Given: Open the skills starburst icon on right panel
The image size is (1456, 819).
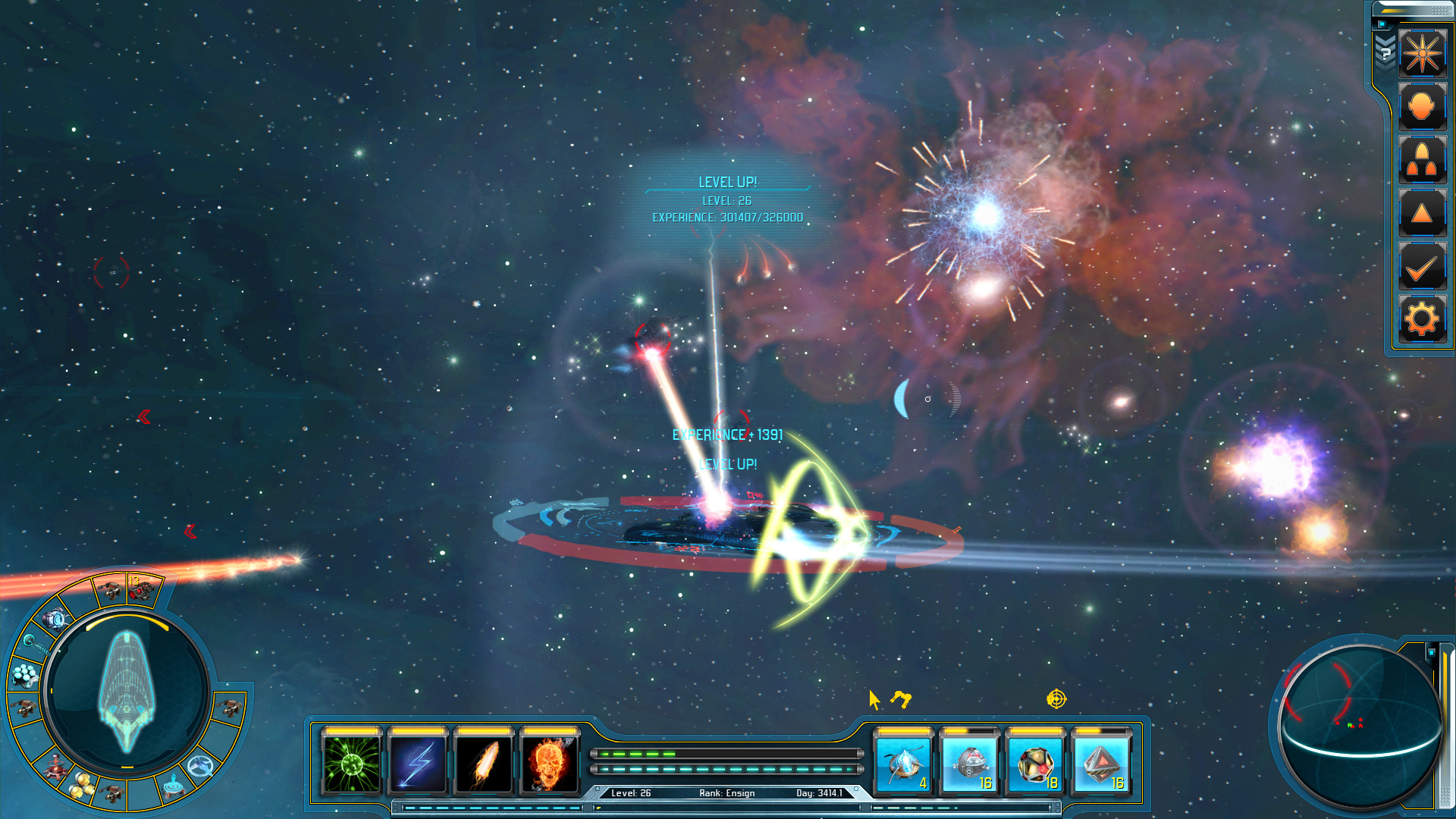Looking at the screenshot, I should pyautogui.click(x=1423, y=54).
